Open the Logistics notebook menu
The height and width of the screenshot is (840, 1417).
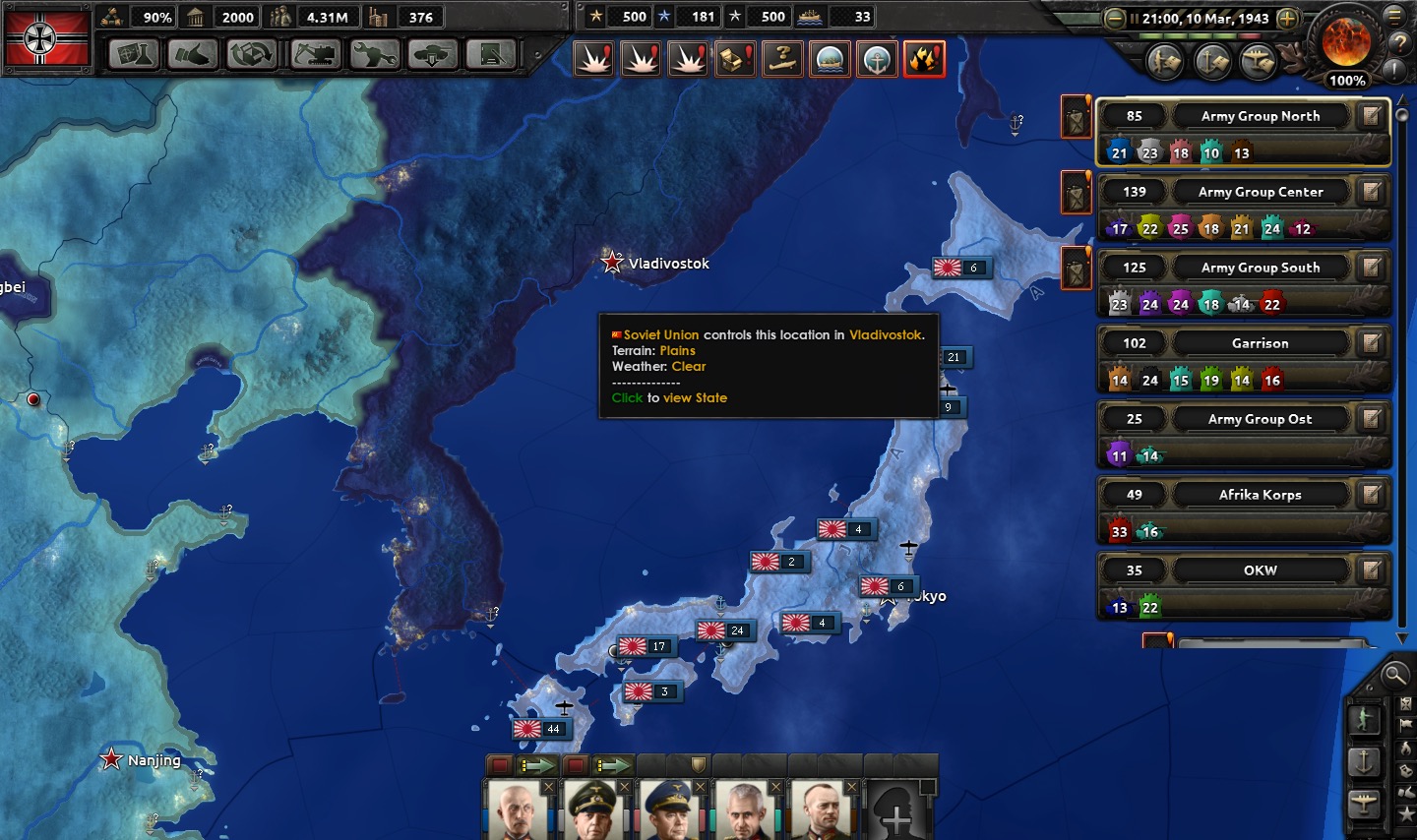[x=491, y=54]
